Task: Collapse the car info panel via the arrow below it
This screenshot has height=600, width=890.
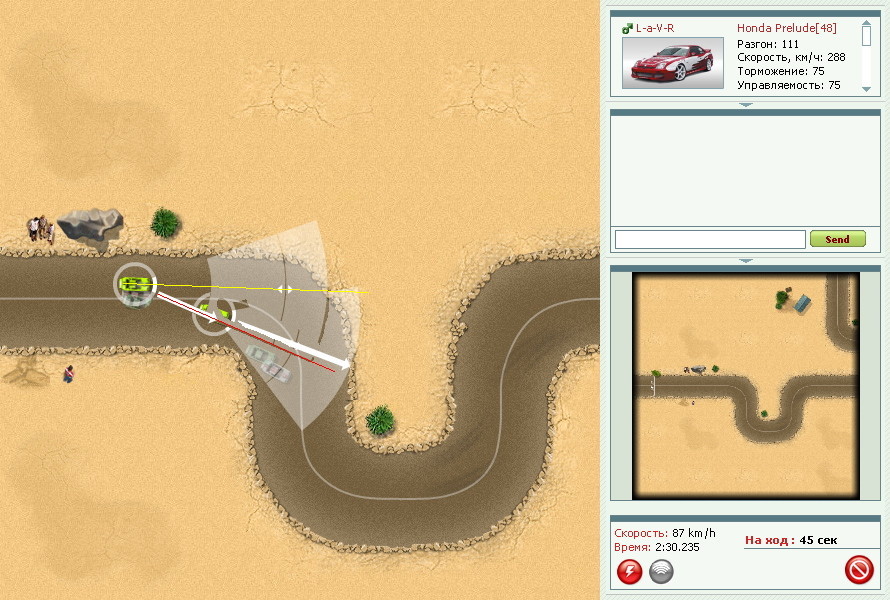Action: (745, 104)
